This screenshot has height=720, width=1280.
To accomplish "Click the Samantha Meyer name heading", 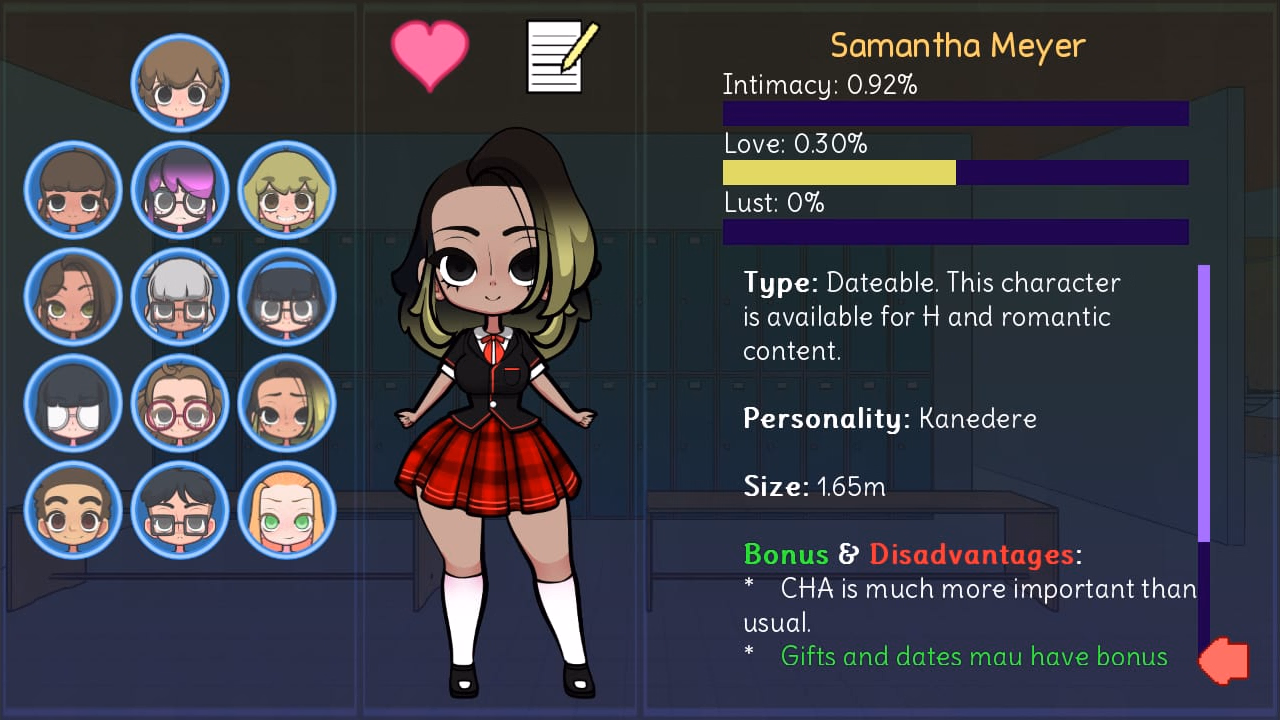I will pos(956,45).
